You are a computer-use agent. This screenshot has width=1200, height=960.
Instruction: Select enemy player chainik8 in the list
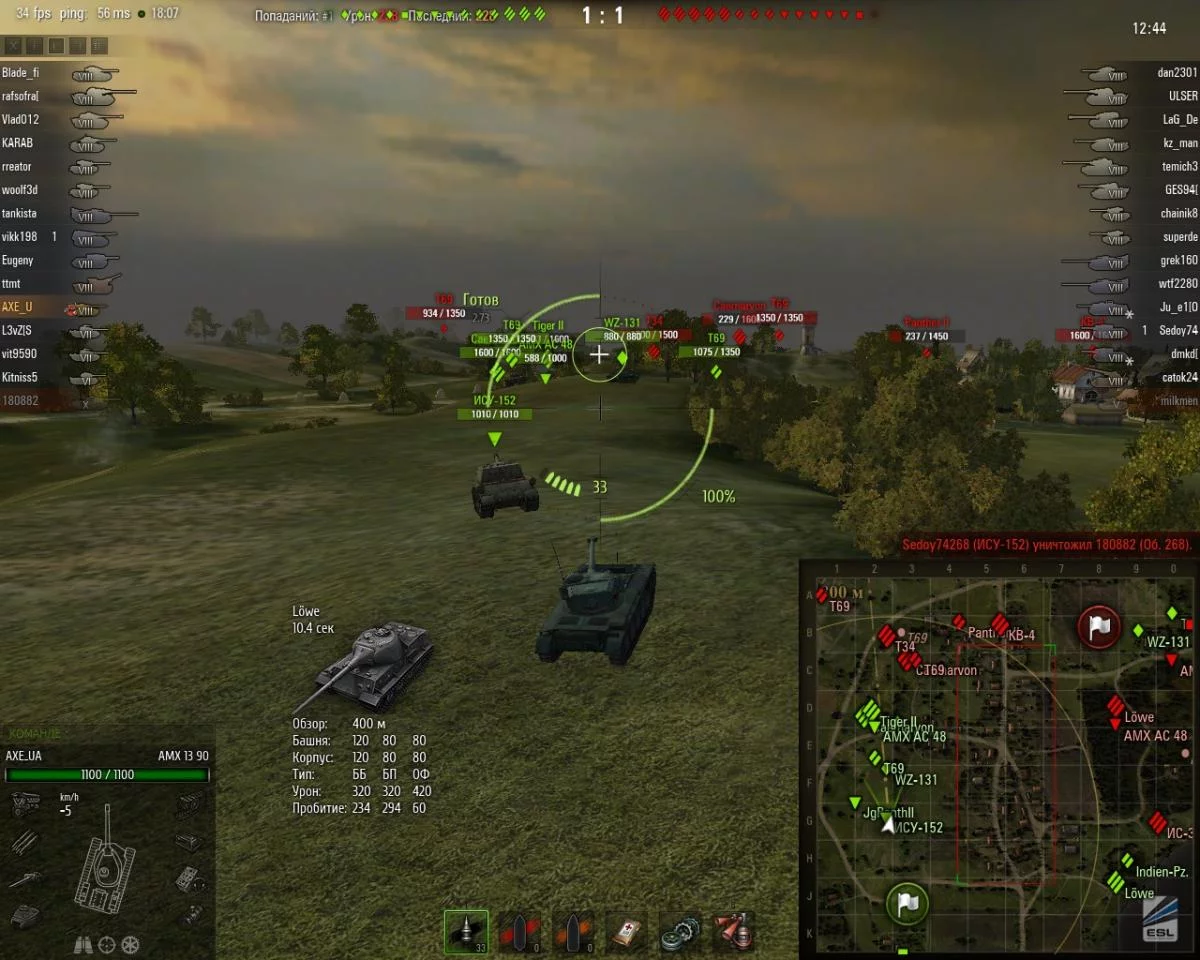[x=1180, y=213]
